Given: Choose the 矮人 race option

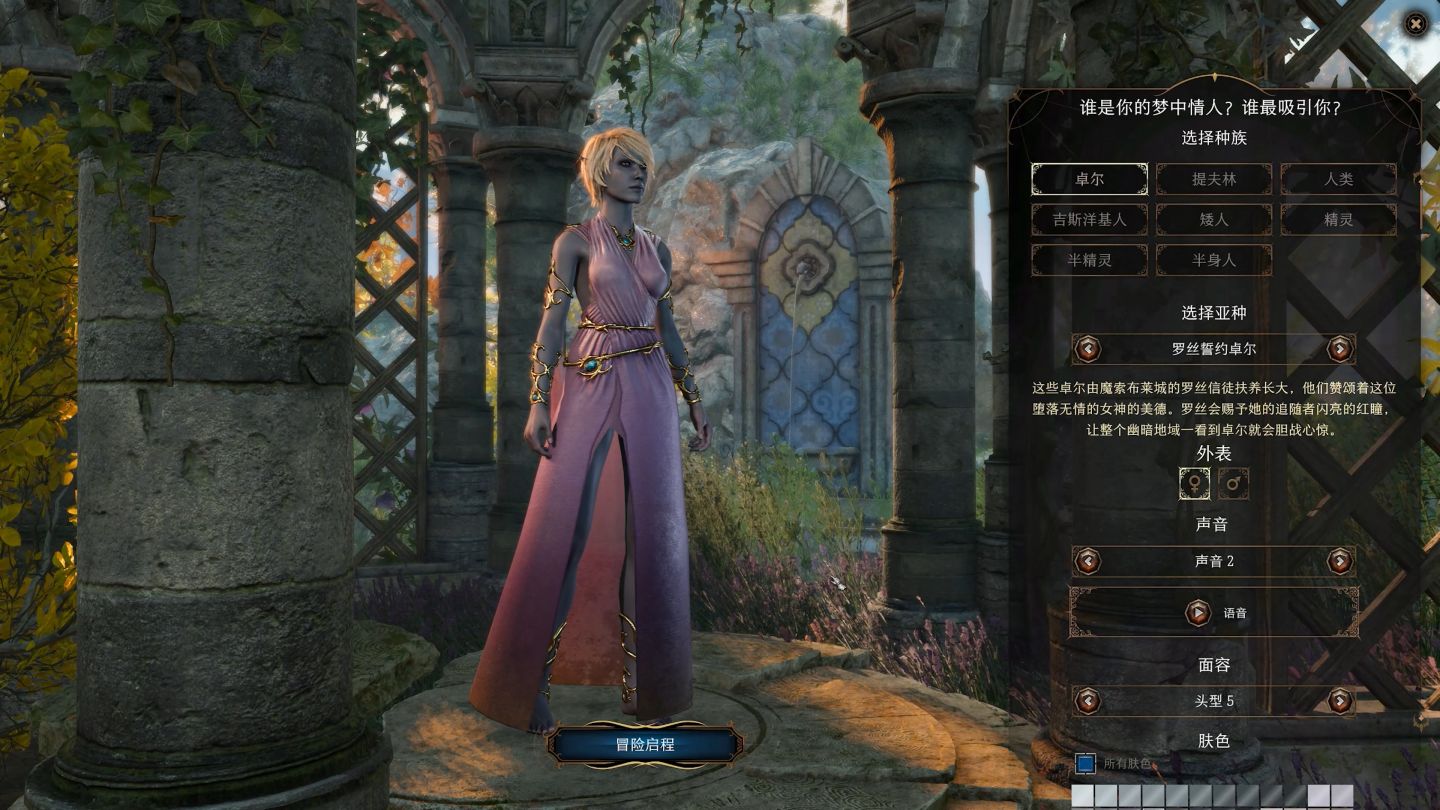Looking at the screenshot, I should (x=1214, y=219).
